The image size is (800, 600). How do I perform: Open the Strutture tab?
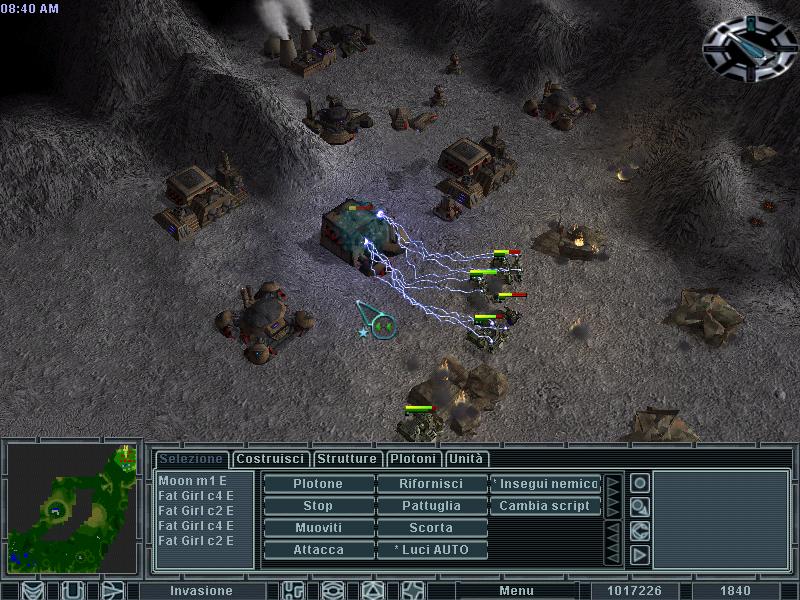click(x=347, y=459)
